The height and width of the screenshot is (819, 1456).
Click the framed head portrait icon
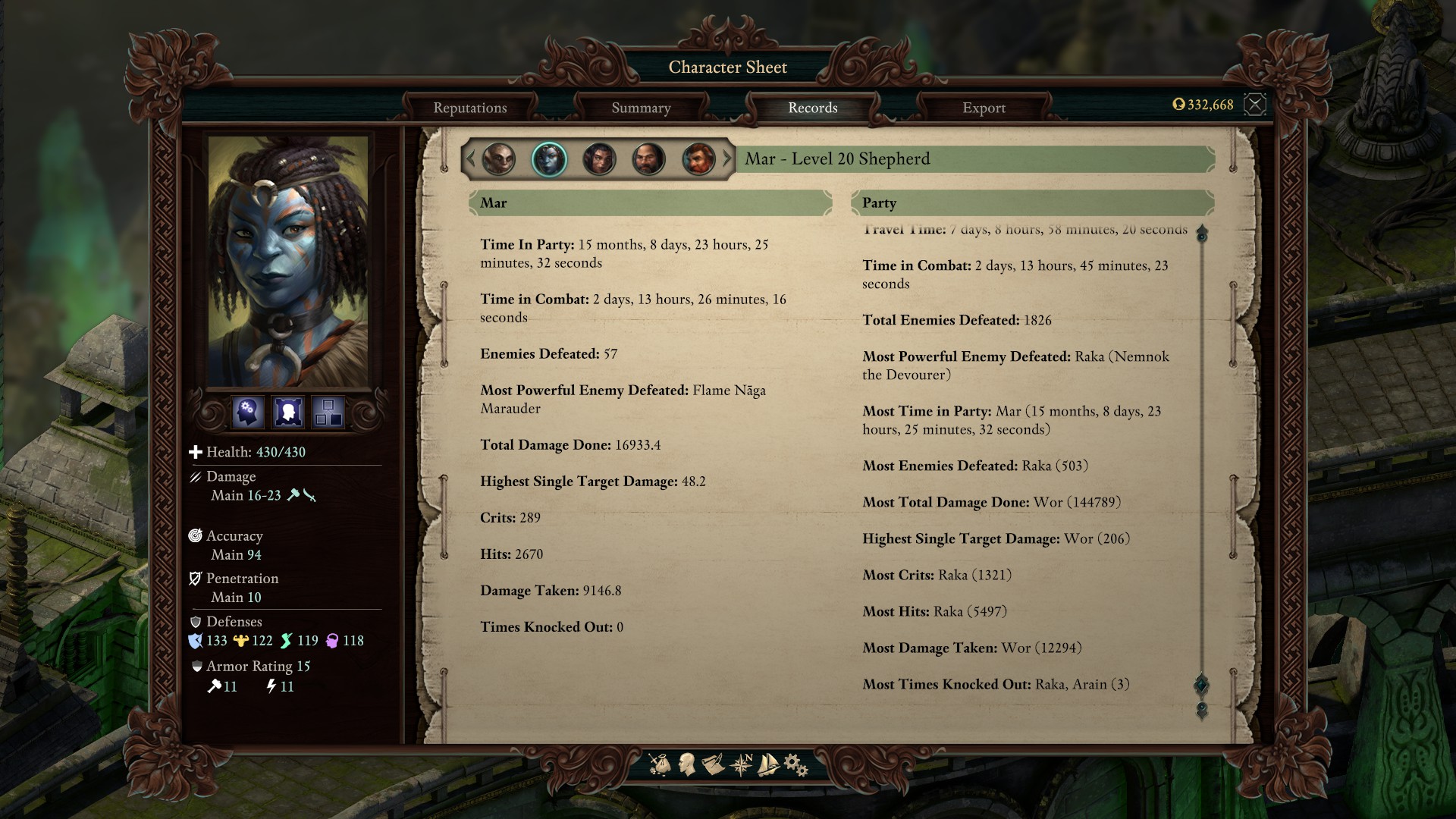(288, 412)
